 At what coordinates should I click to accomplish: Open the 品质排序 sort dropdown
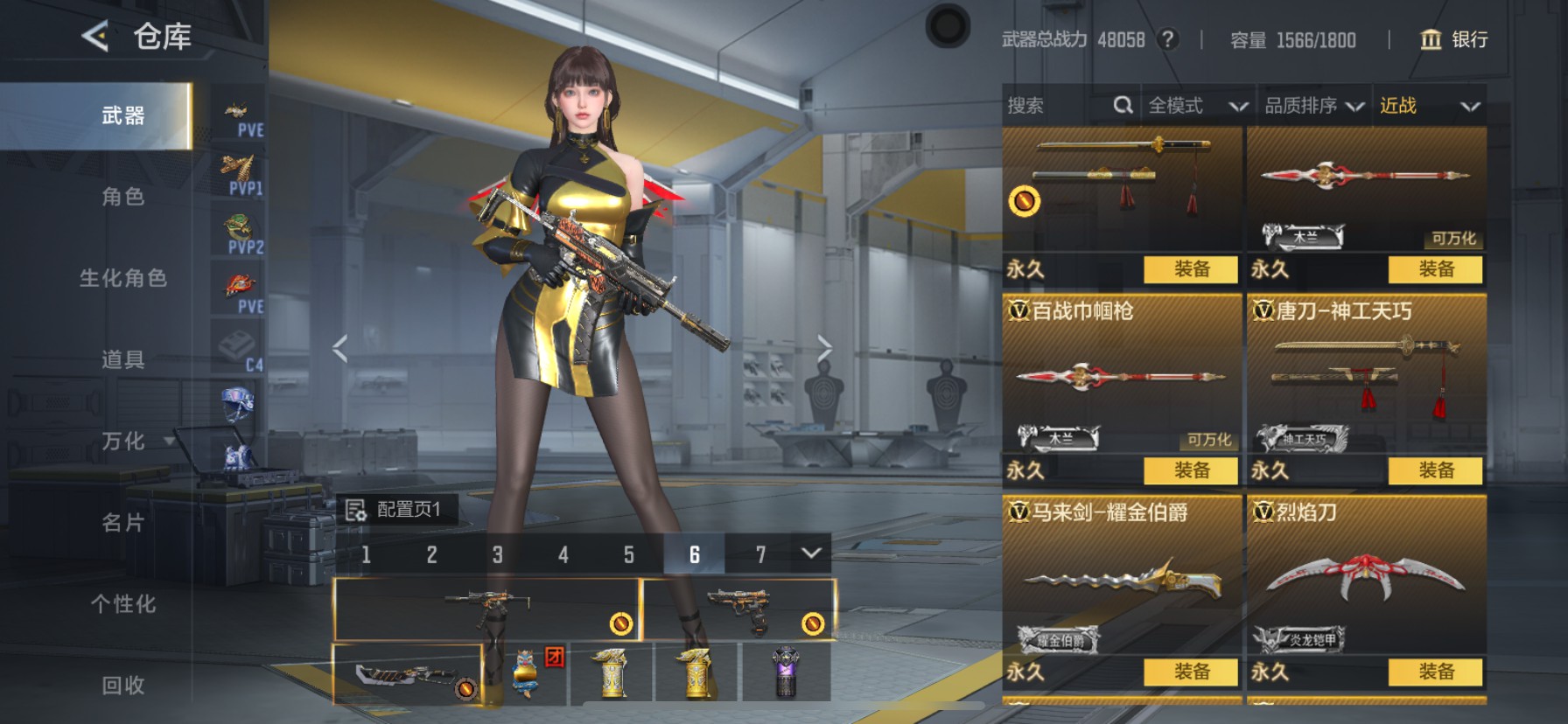point(1313,106)
